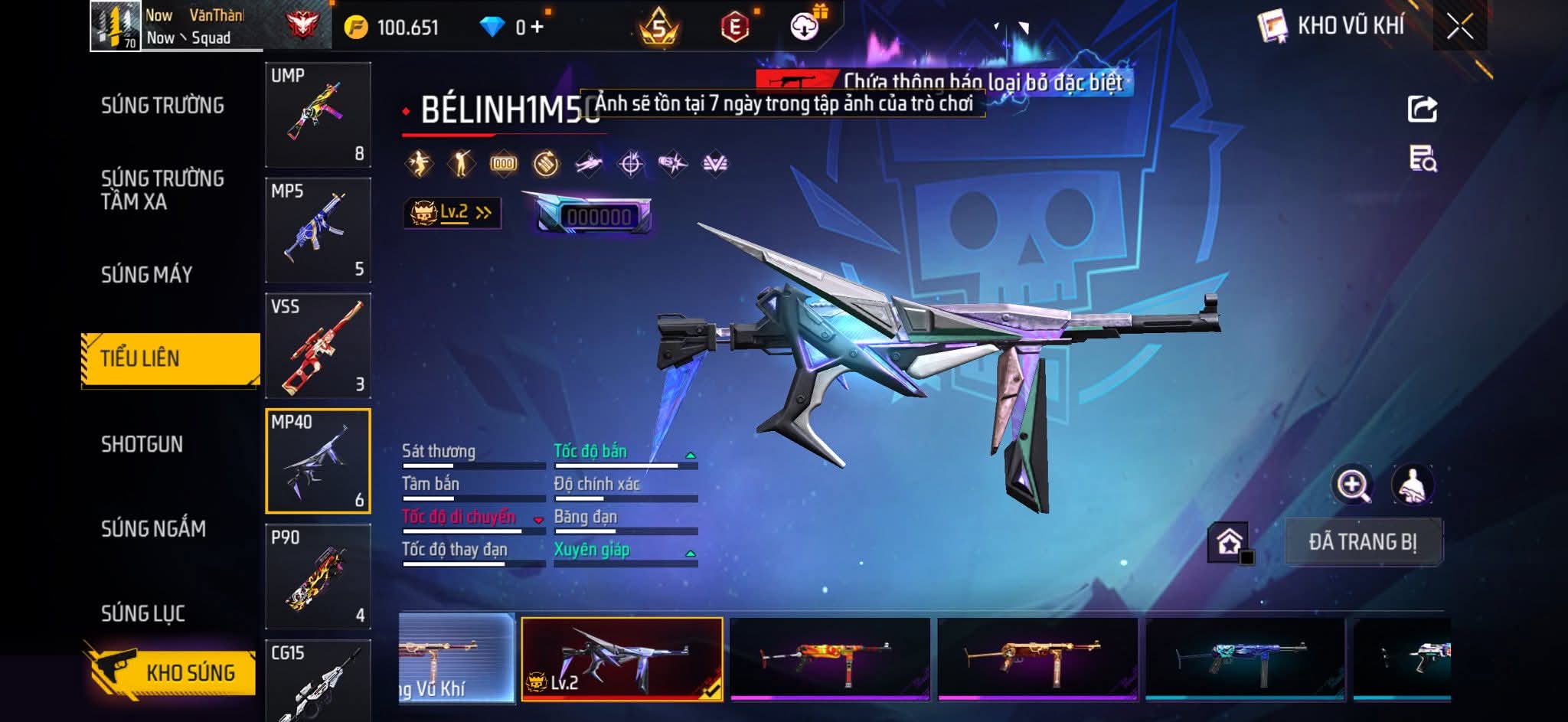1568x722 pixels.
Task: Select the CG15 weapon slot
Action: pyautogui.click(x=318, y=681)
